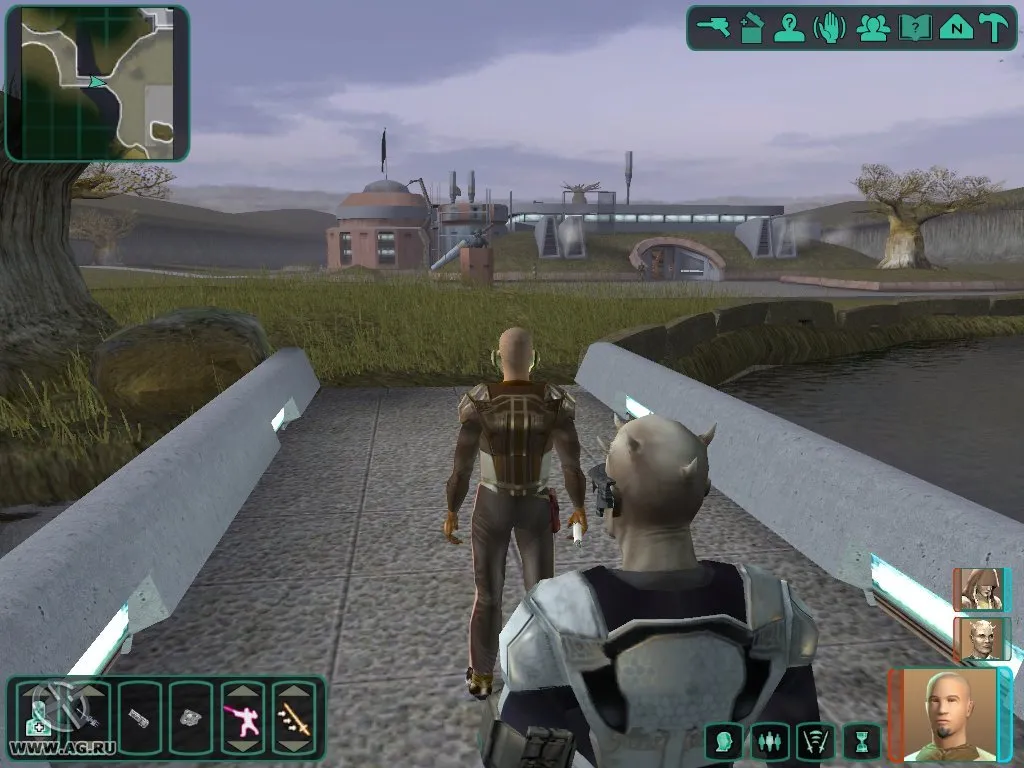Open the map screen icon
This screenshot has height=768, width=1024.
956,27
